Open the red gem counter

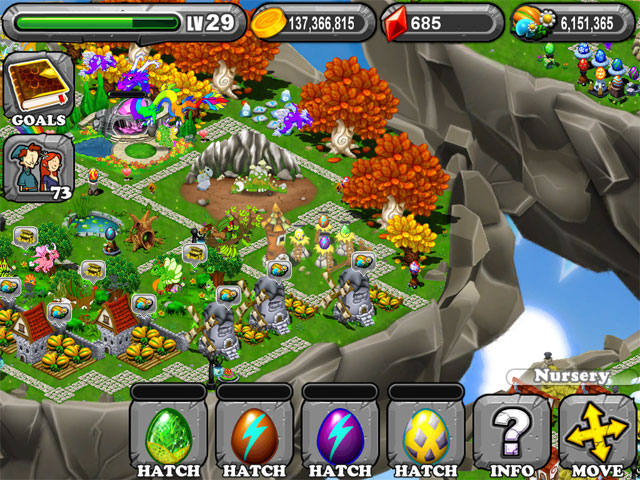440,21
